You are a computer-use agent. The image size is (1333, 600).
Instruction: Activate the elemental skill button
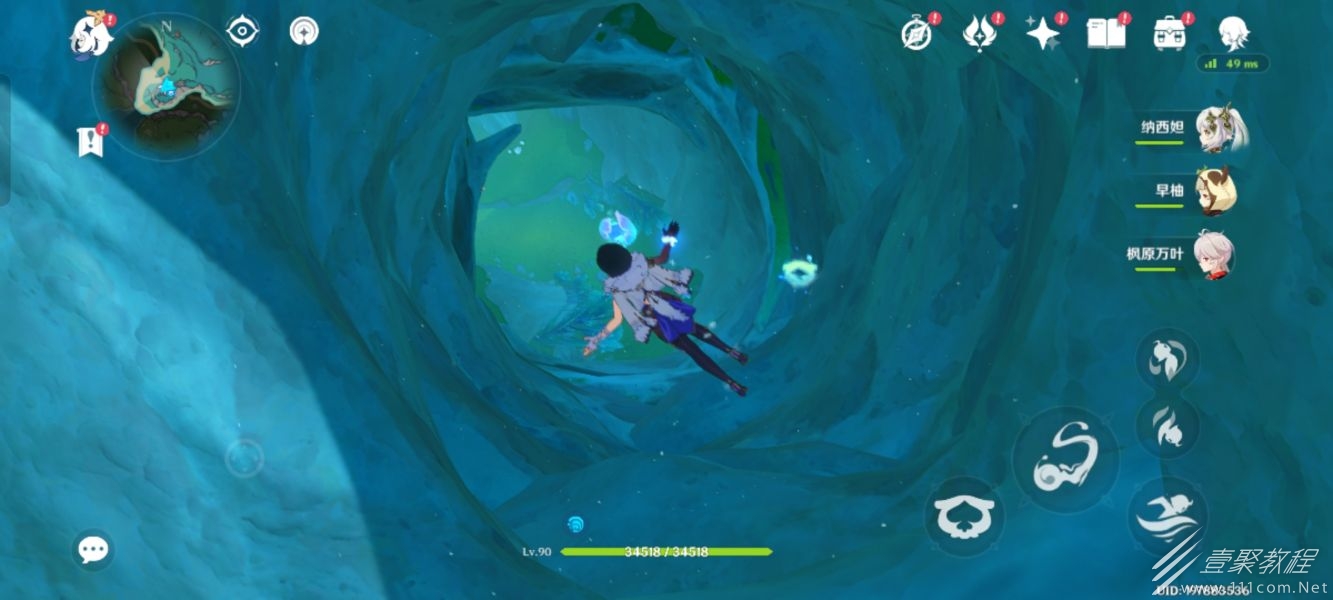(1065, 461)
